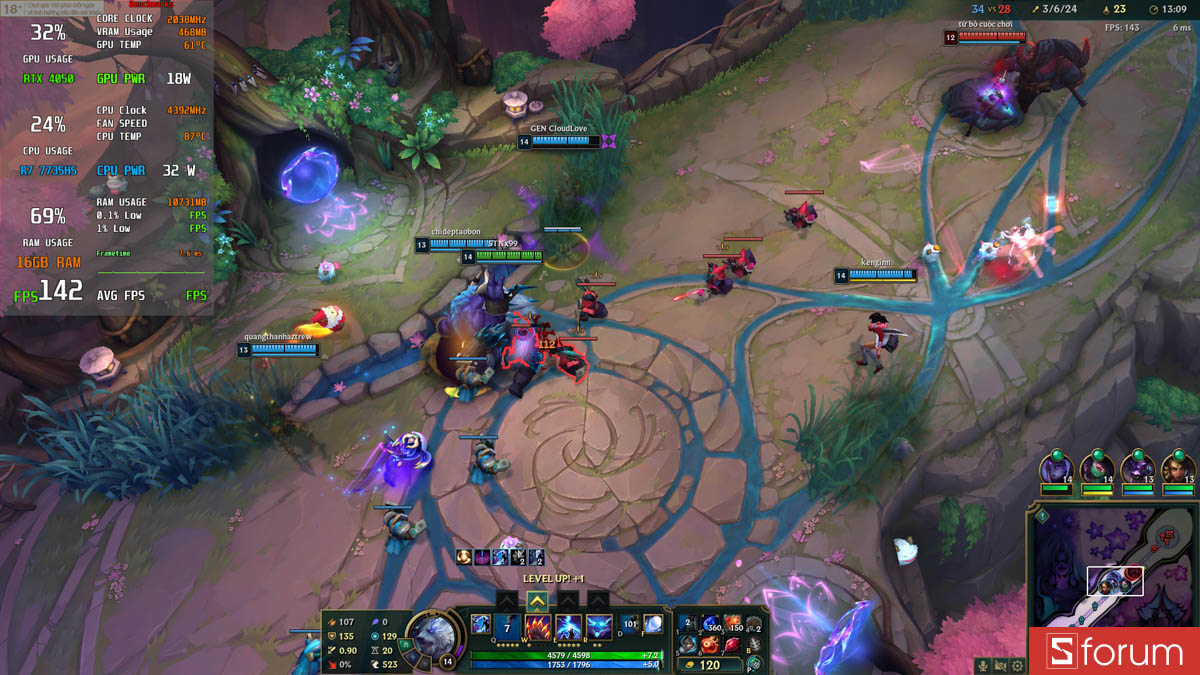The height and width of the screenshot is (675, 1200).
Task: Toggle the microphone voice chat button
Action: click(983, 665)
